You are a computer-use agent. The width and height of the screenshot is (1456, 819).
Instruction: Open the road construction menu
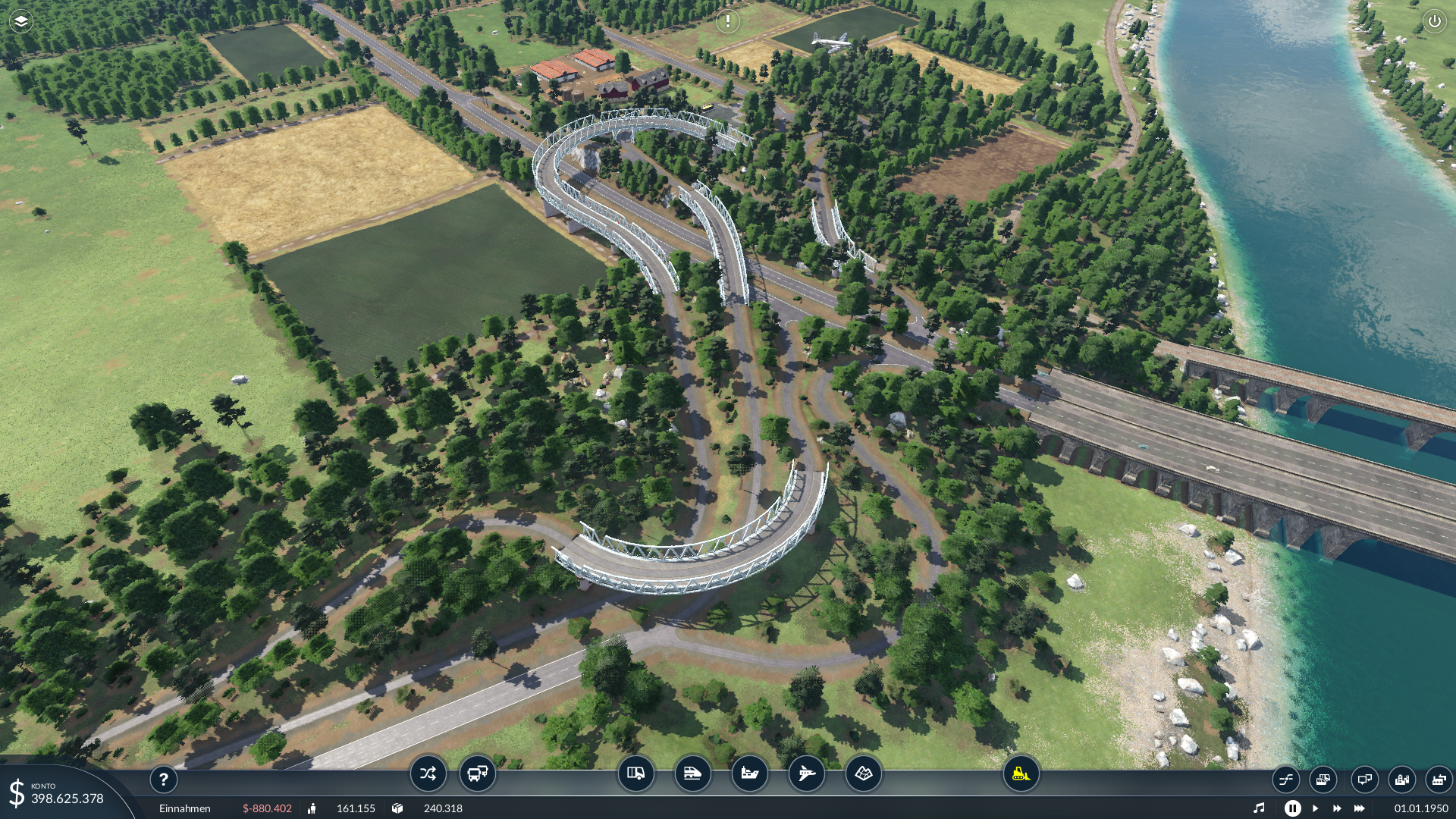(635, 773)
